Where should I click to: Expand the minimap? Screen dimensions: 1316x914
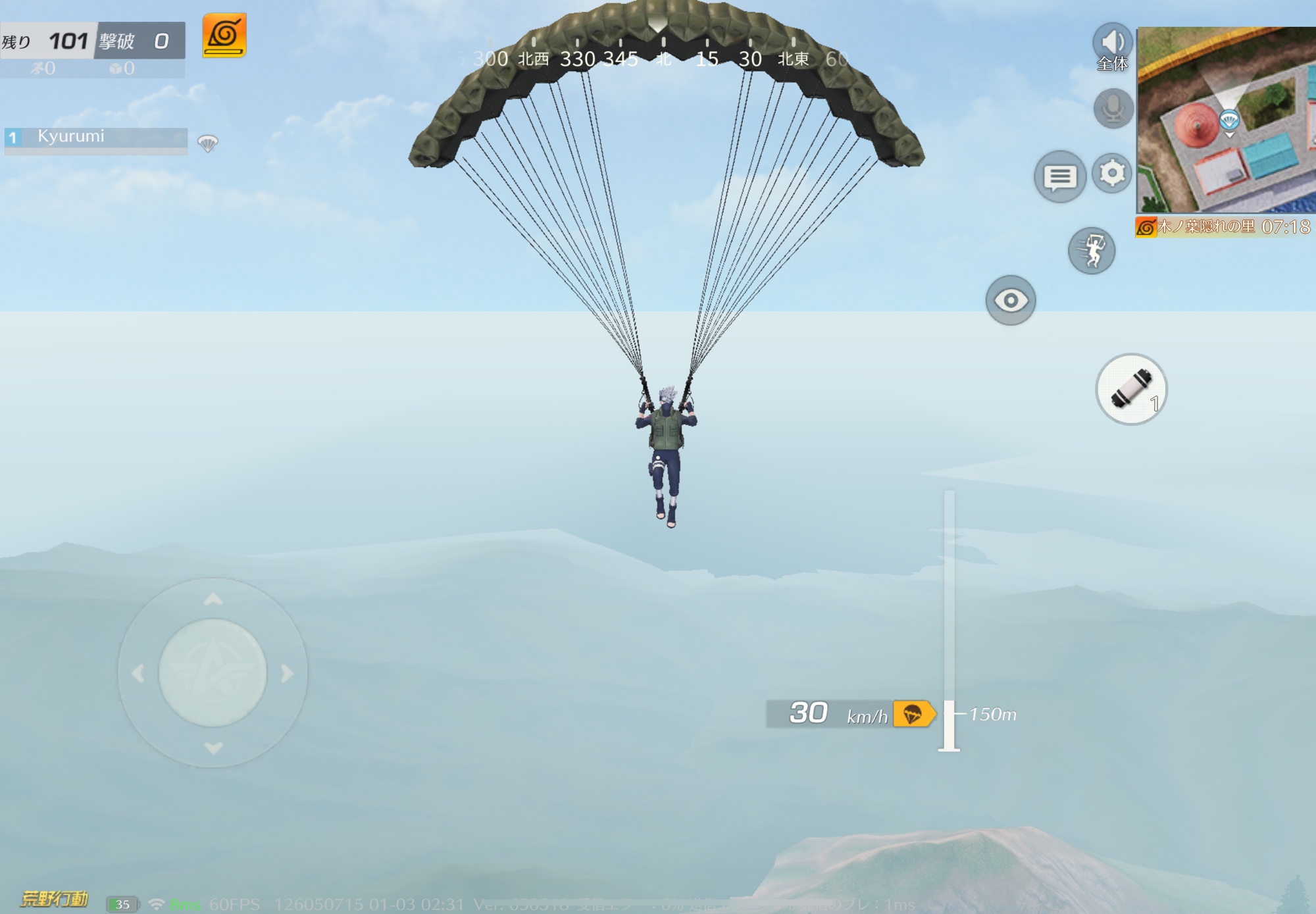(1227, 120)
